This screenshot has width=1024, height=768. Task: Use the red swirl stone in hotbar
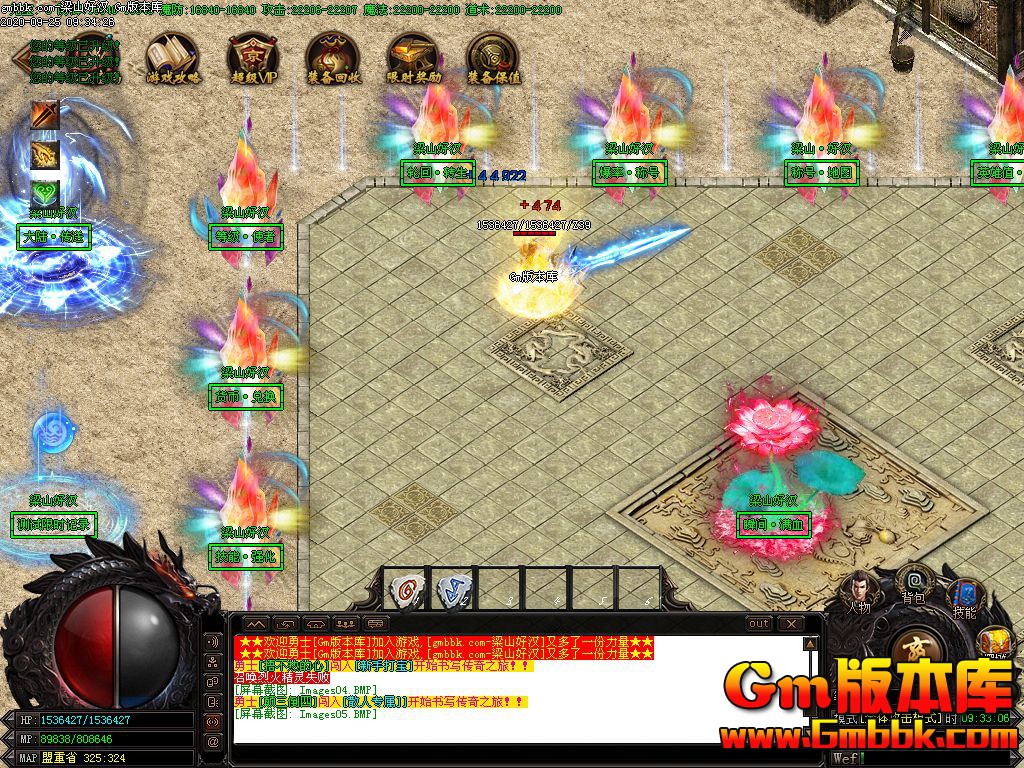[x=404, y=588]
